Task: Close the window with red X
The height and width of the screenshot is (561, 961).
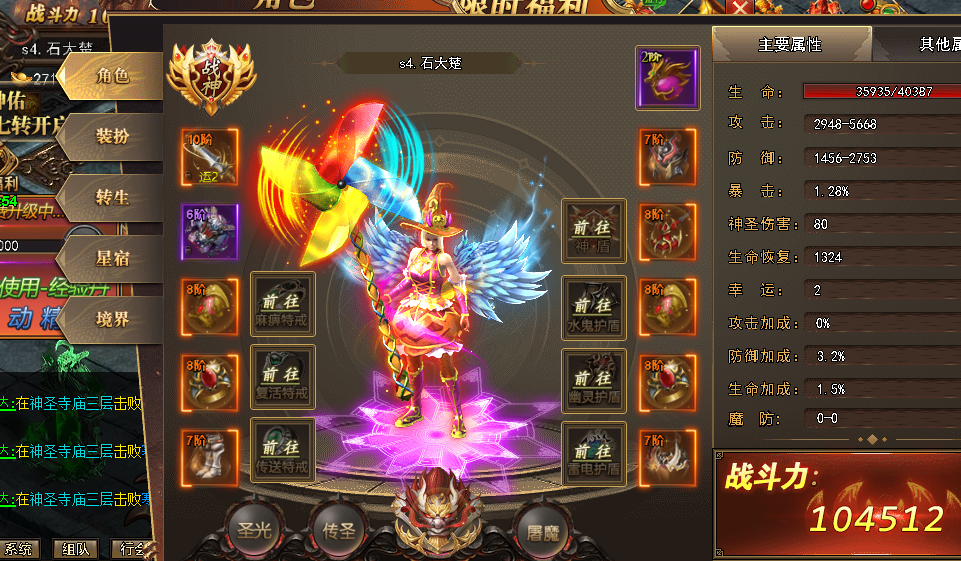Action: click(739, 9)
